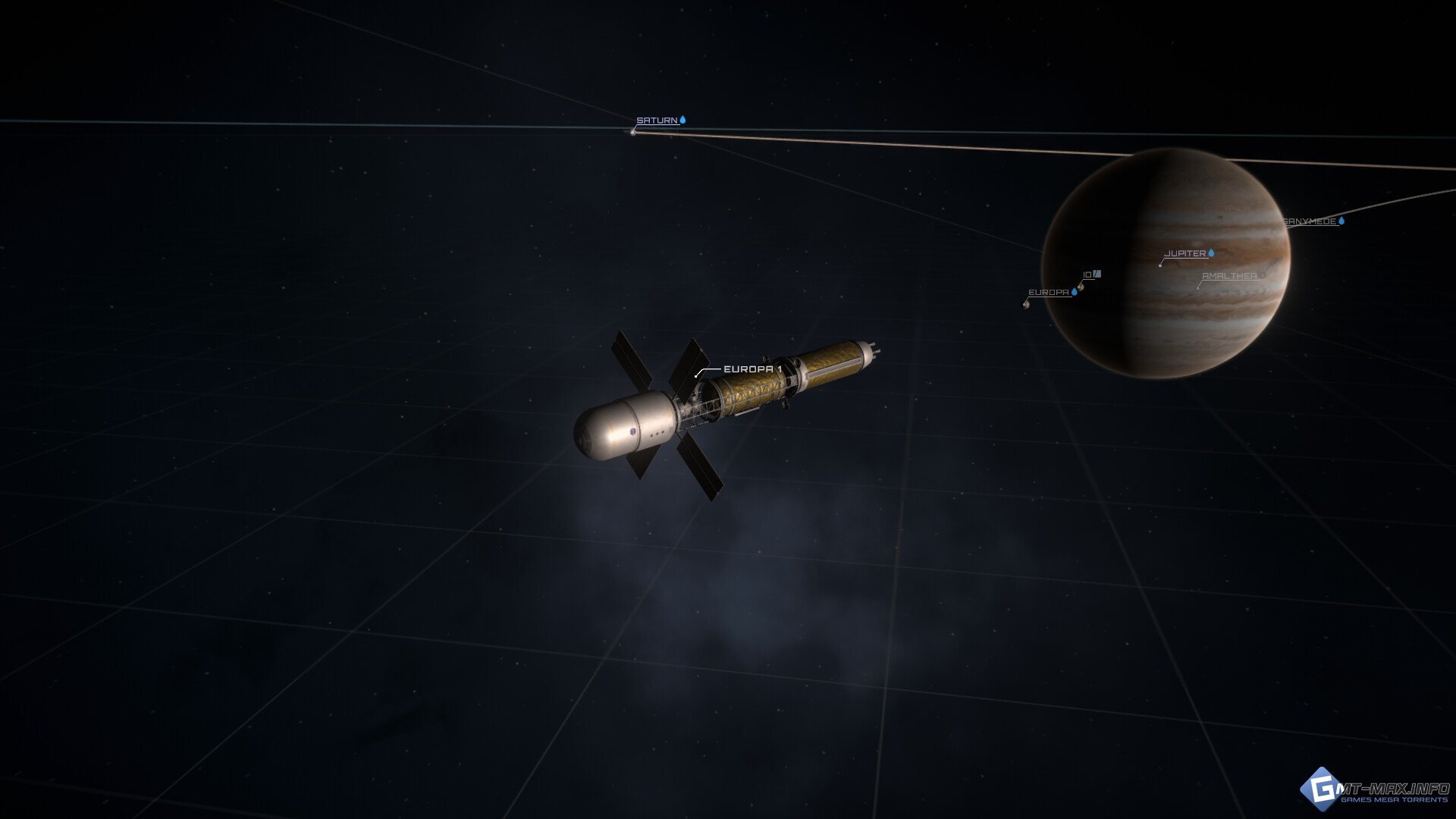Choose the Ganymede moon label
This screenshot has height=819, width=1456.
point(1310,221)
